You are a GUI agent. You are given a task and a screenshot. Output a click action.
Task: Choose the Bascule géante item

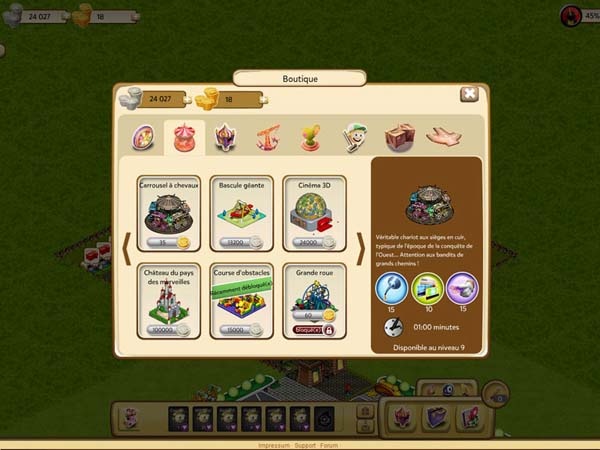[x=242, y=212]
